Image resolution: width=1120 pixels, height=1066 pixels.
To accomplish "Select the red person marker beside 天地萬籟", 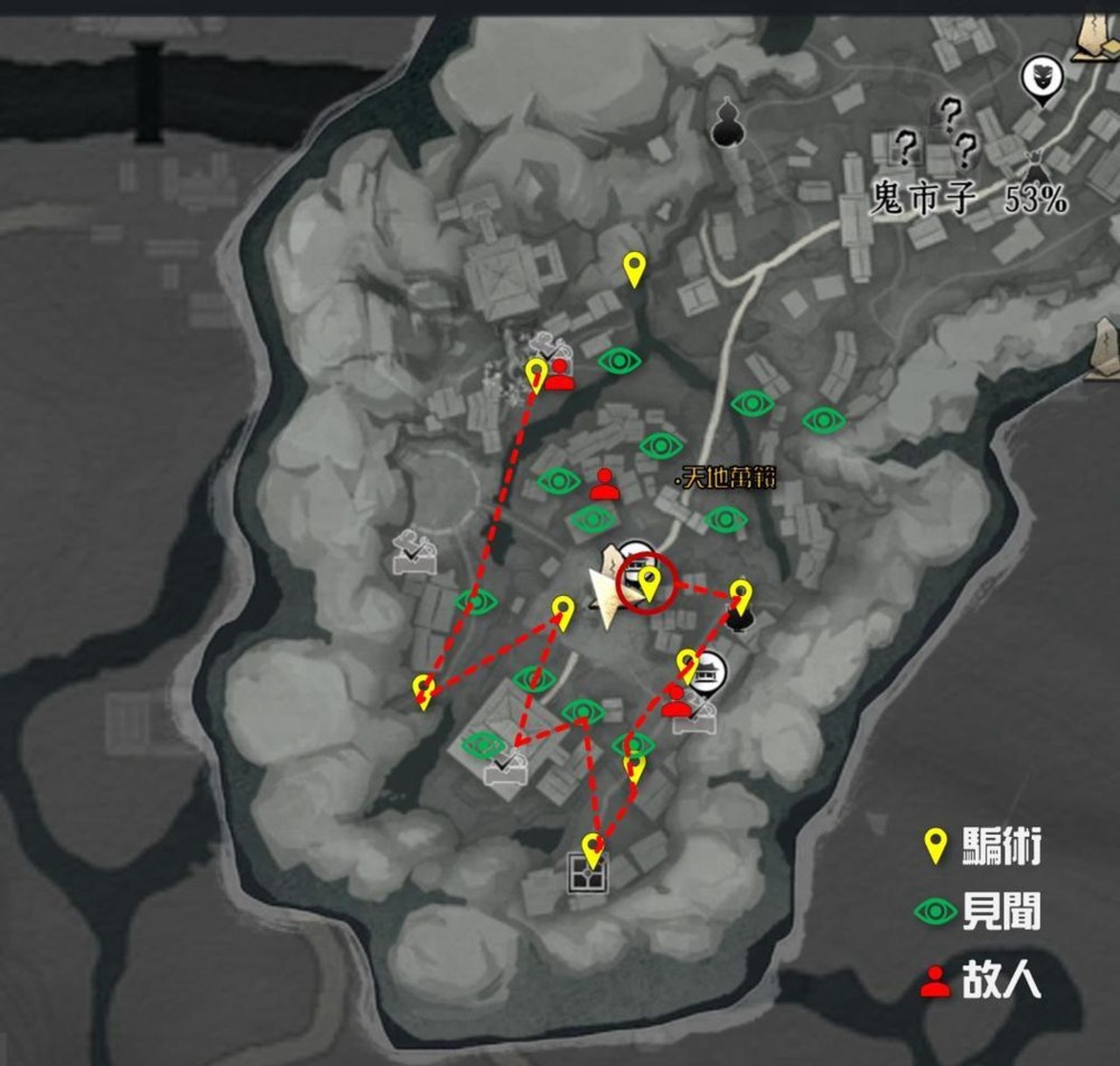I will [604, 484].
